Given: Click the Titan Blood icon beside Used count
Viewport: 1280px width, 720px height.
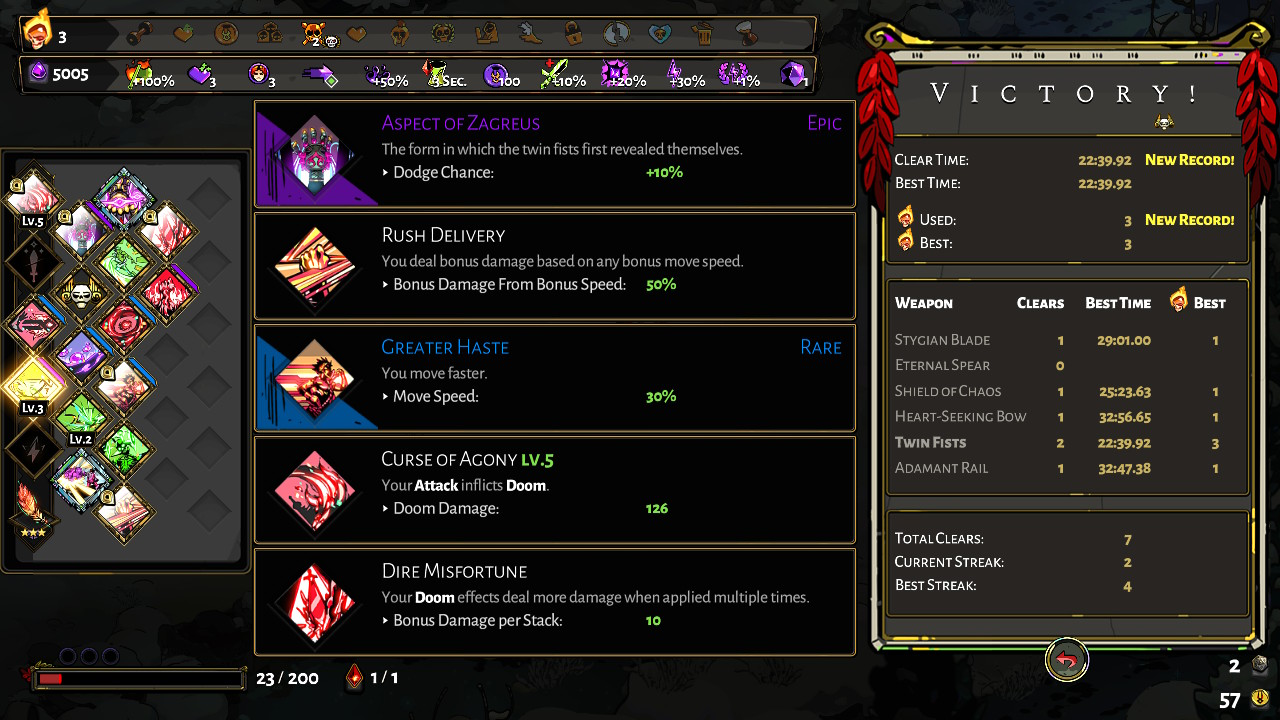Looking at the screenshot, I should click(x=904, y=219).
